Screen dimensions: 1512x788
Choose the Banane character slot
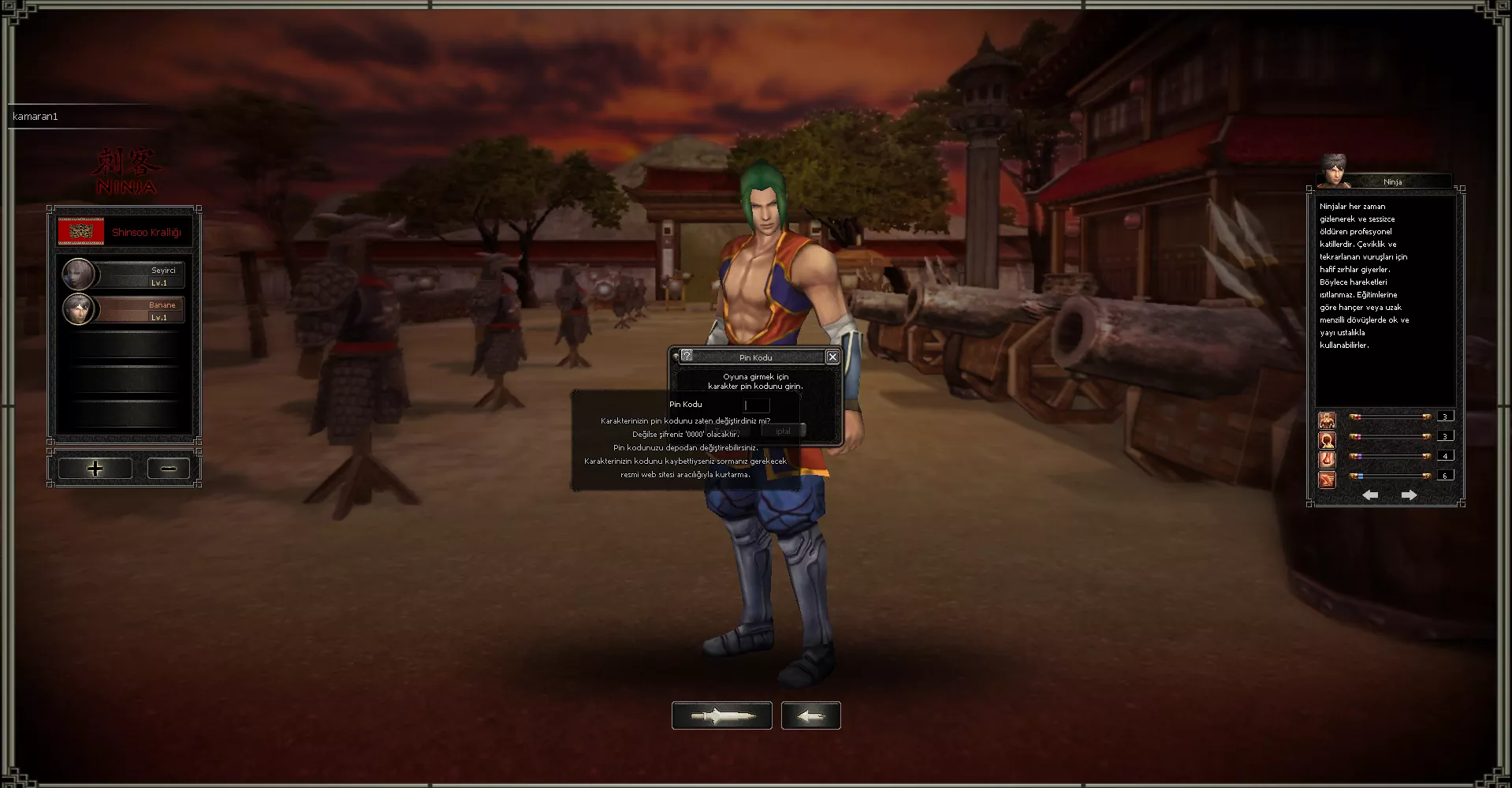[124, 310]
